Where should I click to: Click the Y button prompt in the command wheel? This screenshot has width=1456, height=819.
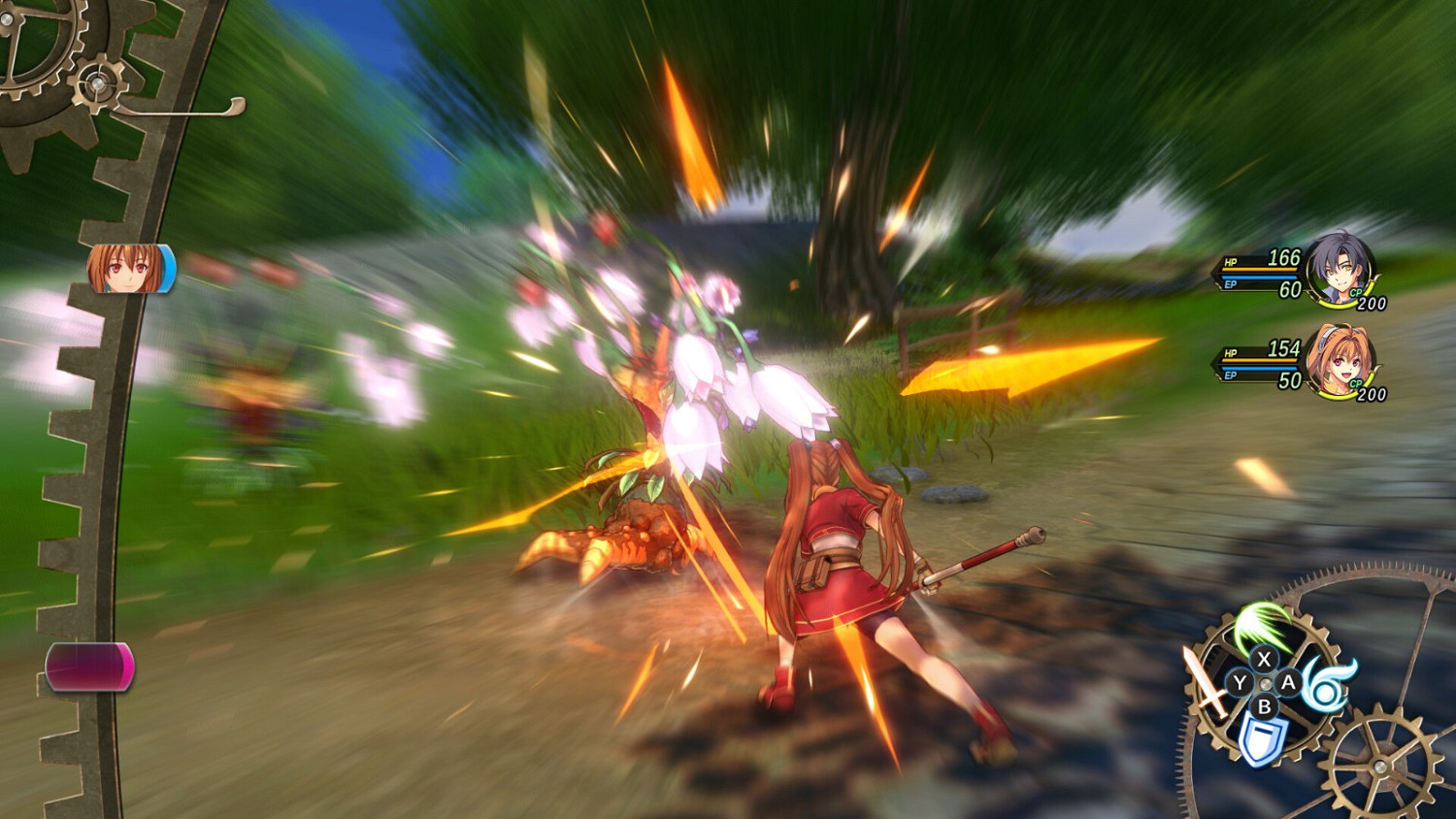[1240, 682]
